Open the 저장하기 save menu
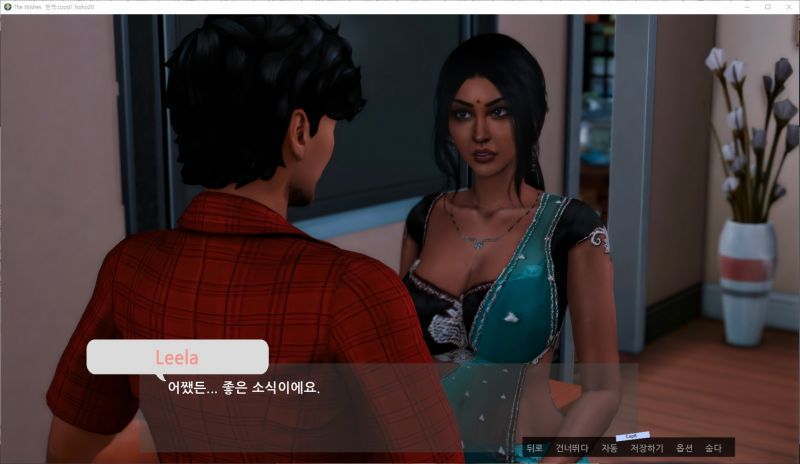The width and height of the screenshot is (800, 464). coord(646,449)
